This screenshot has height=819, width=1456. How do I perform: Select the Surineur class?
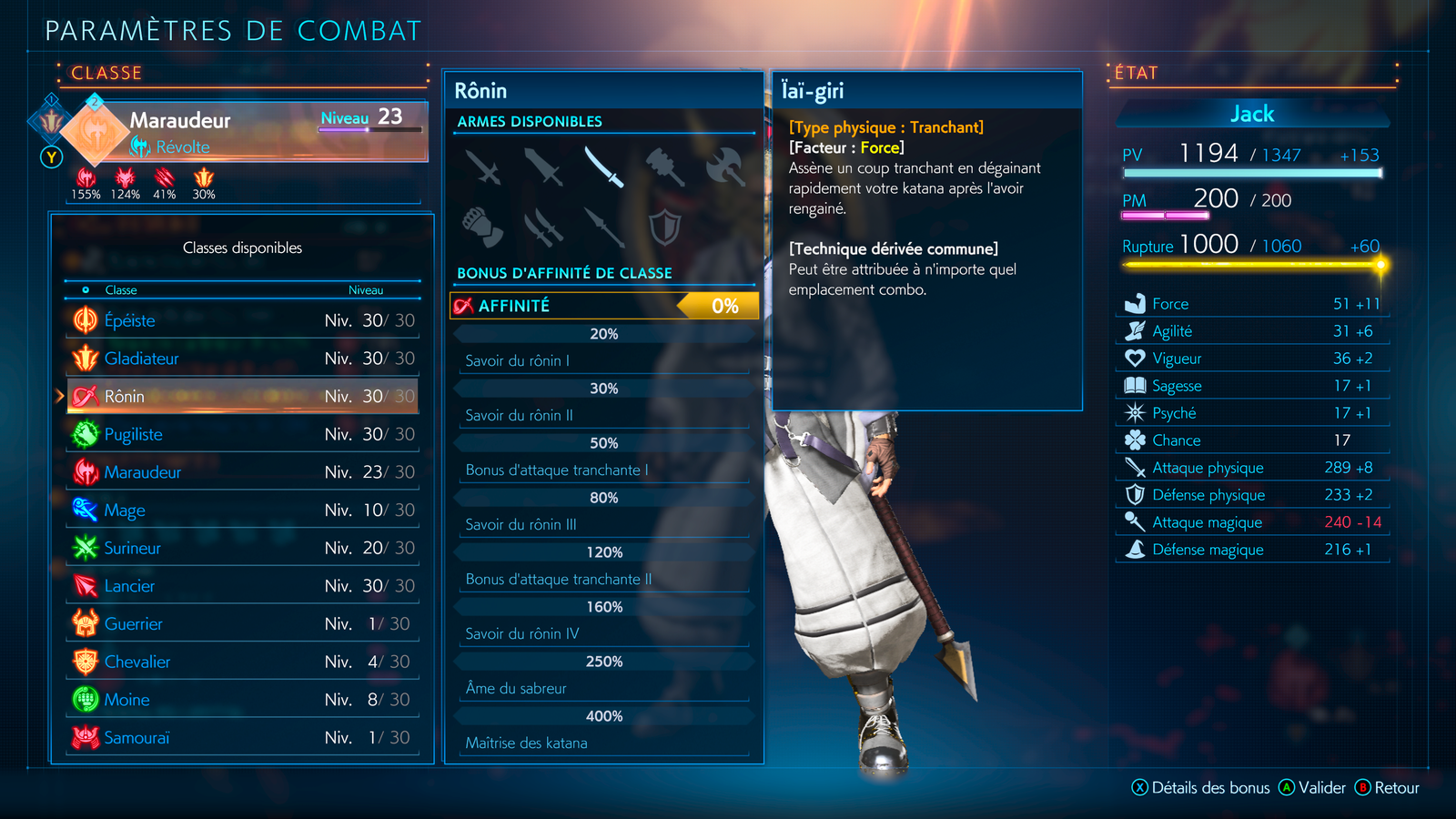pyautogui.click(x=242, y=548)
